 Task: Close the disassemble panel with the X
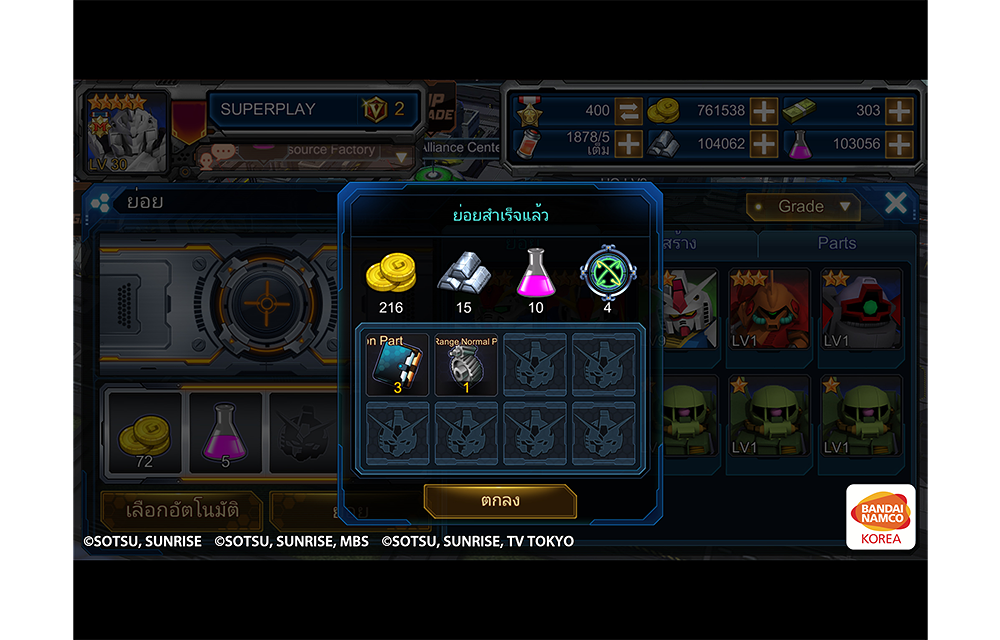(x=896, y=204)
